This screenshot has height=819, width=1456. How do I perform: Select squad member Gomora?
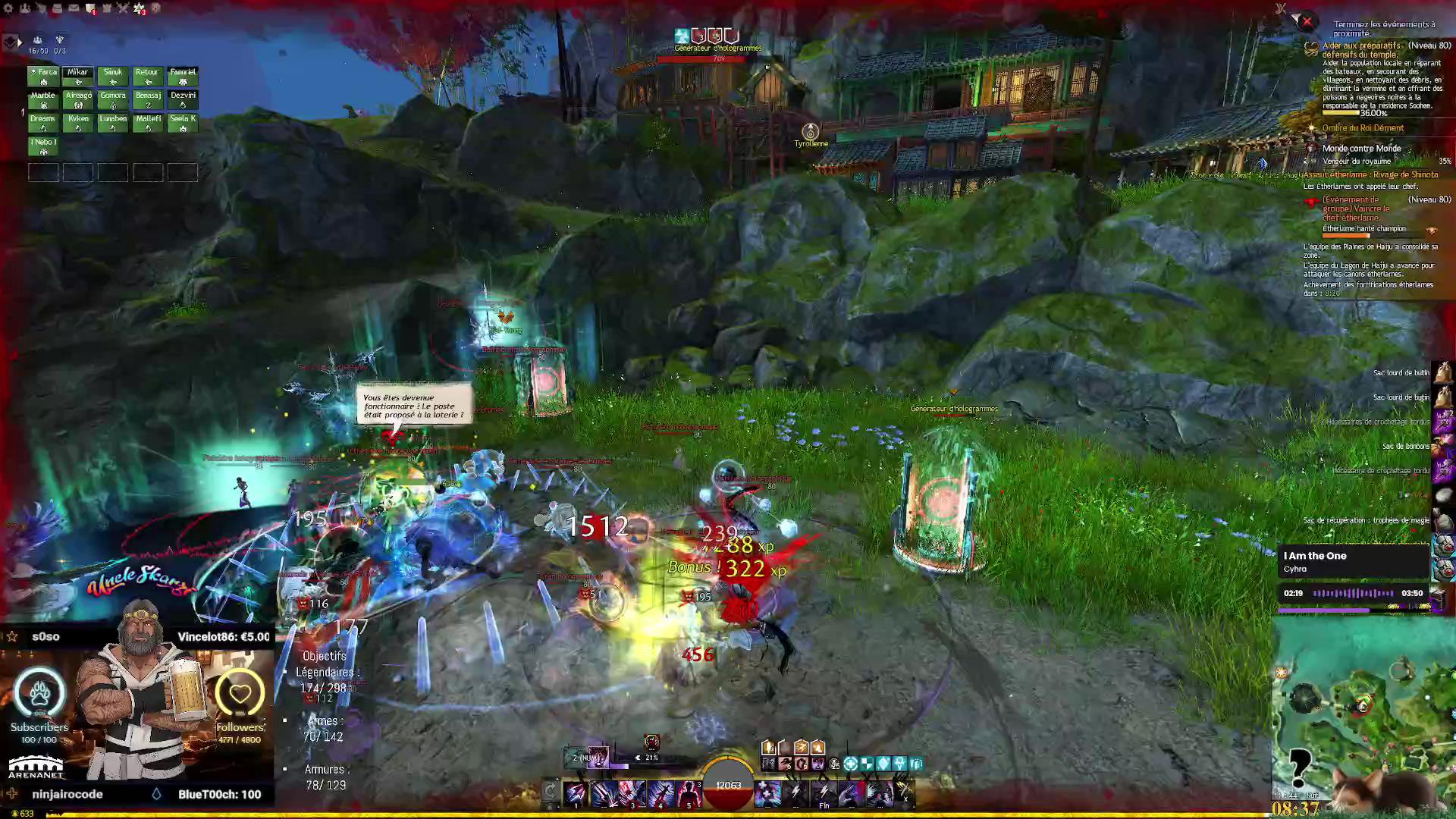pyautogui.click(x=113, y=100)
